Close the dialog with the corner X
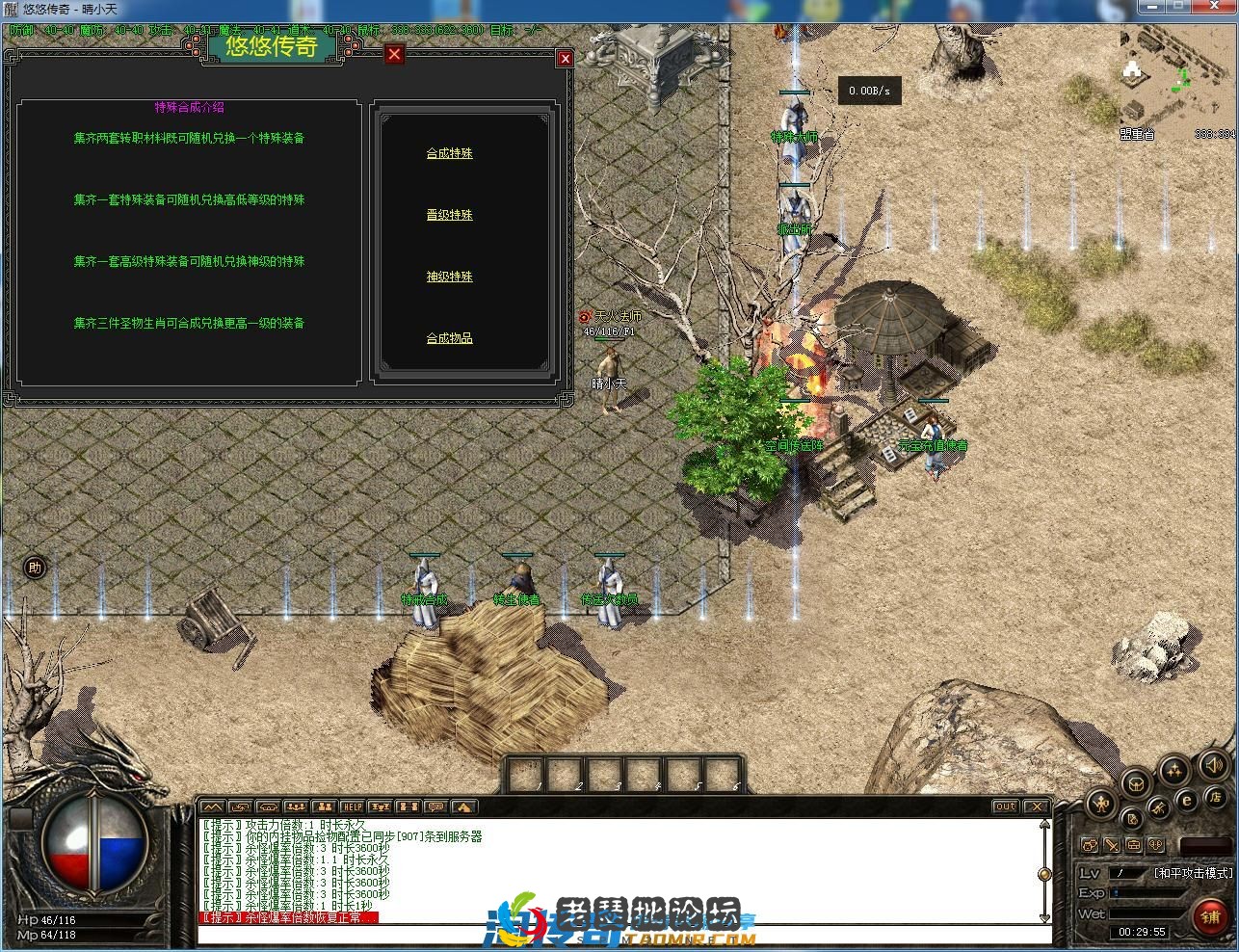Image resolution: width=1239 pixels, height=952 pixels. coord(566,59)
